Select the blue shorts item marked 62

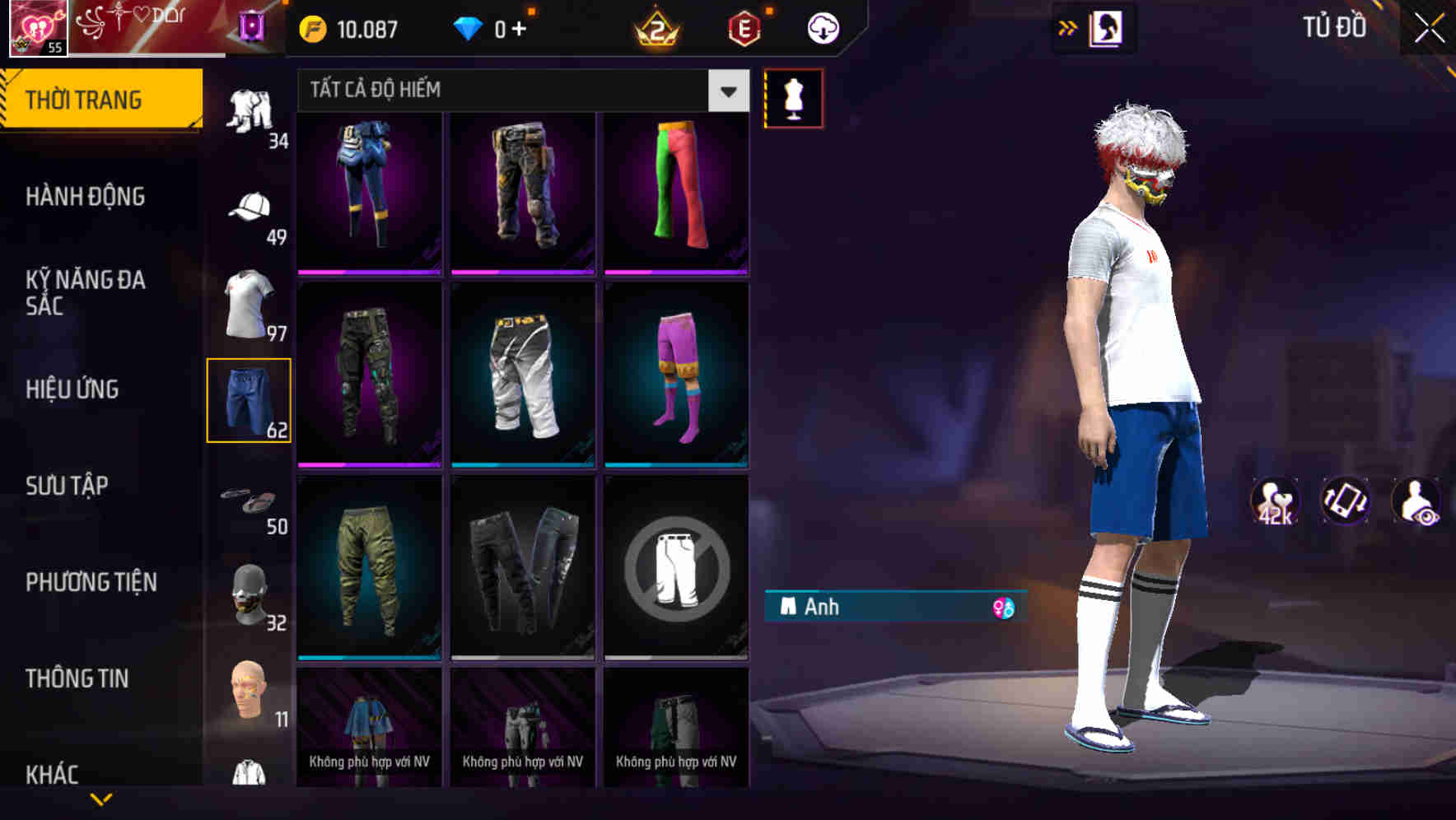point(250,399)
